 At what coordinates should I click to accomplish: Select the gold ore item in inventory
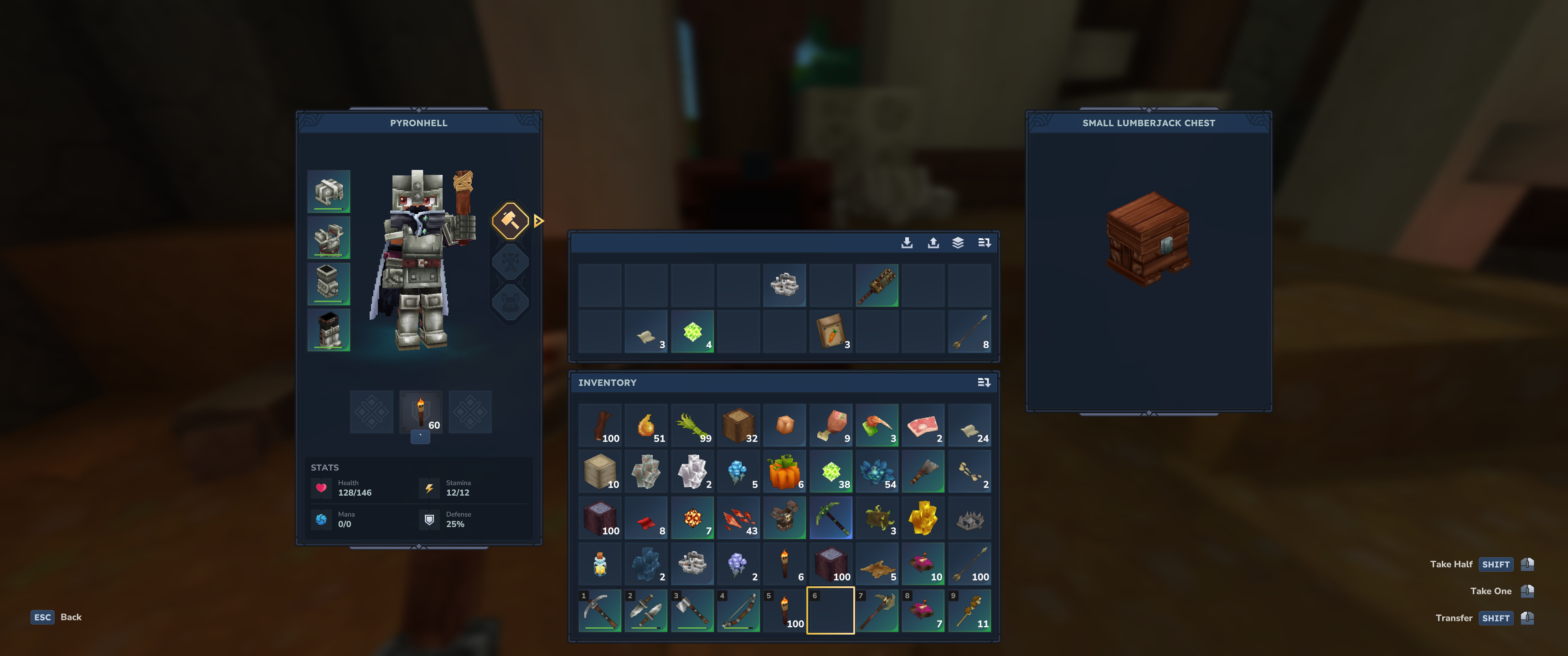[x=923, y=518]
